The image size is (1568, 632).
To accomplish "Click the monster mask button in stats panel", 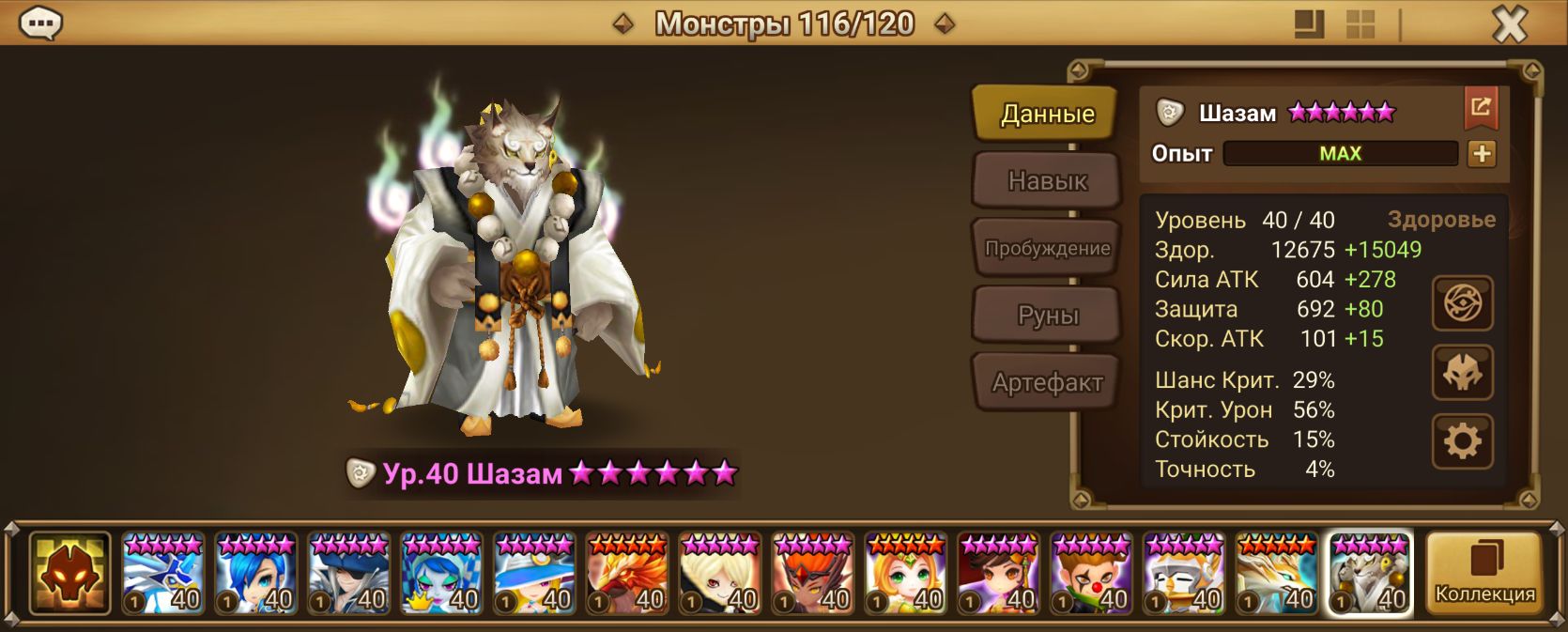I will click(x=1462, y=373).
